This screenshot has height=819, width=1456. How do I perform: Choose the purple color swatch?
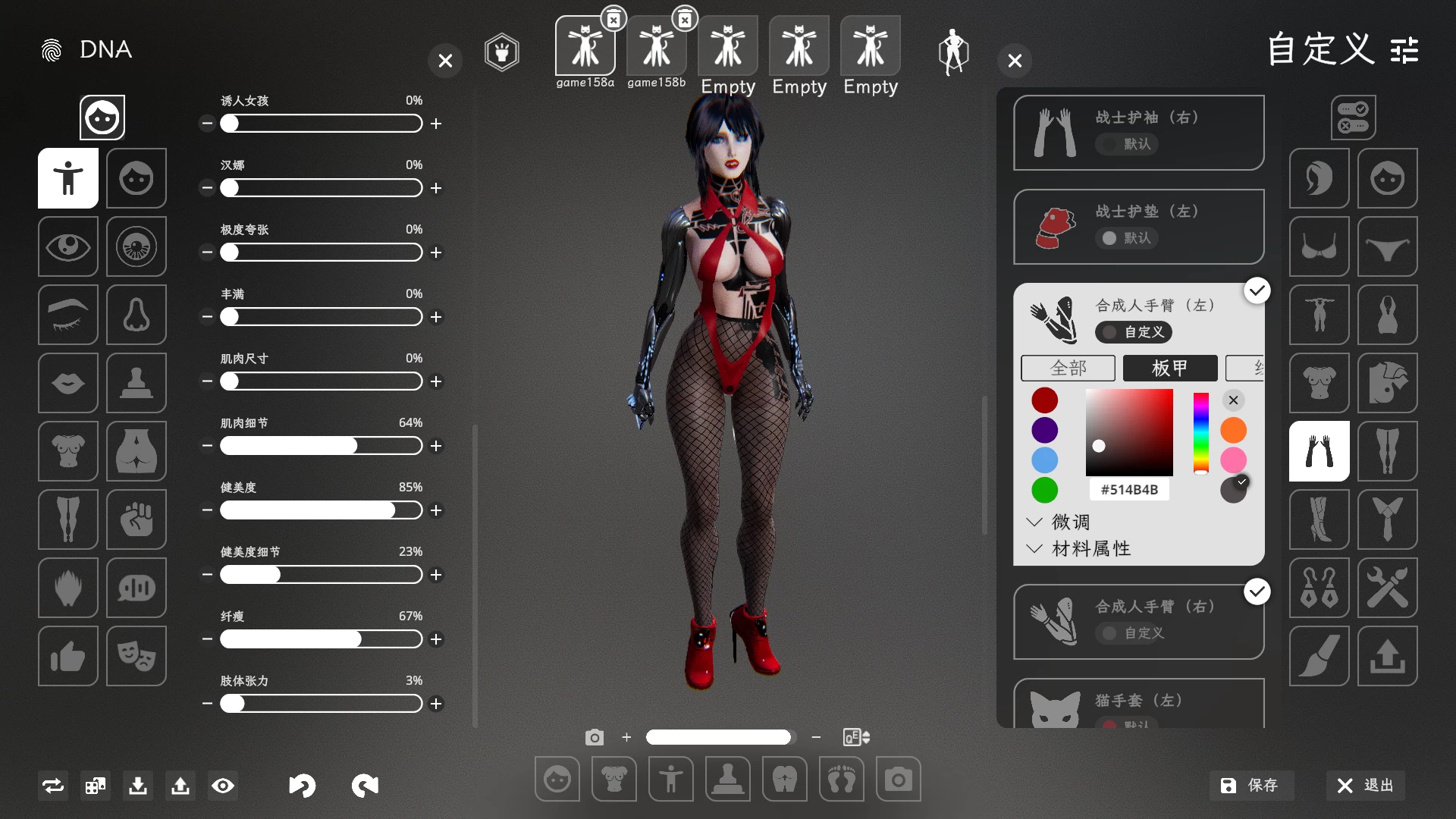click(1044, 430)
